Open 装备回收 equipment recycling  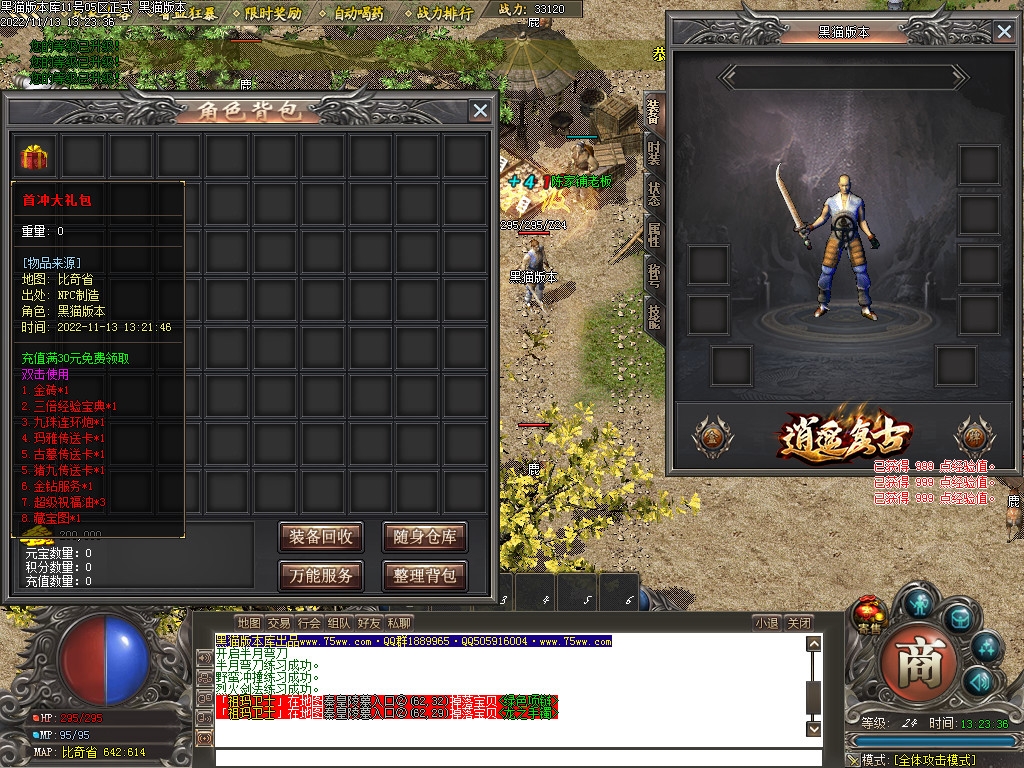[x=321, y=537]
